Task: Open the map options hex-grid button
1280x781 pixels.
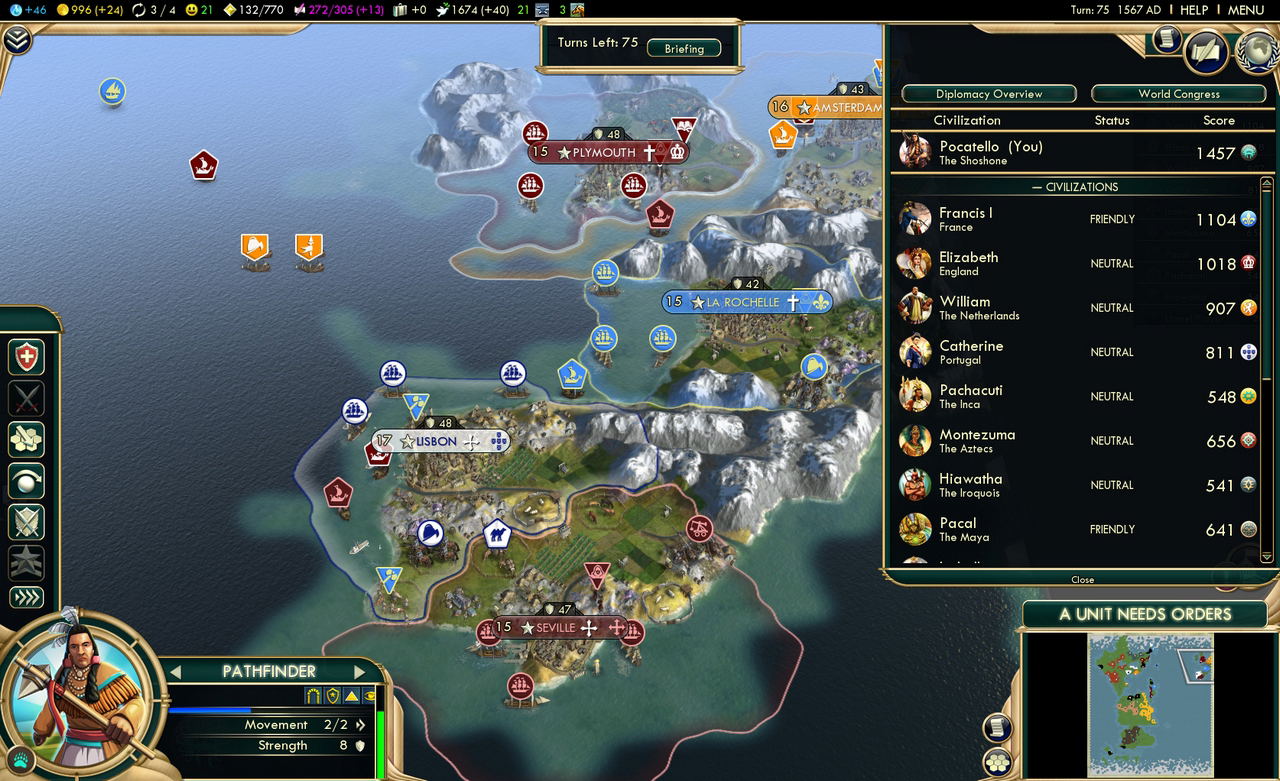Action: (x=997, y=762)
